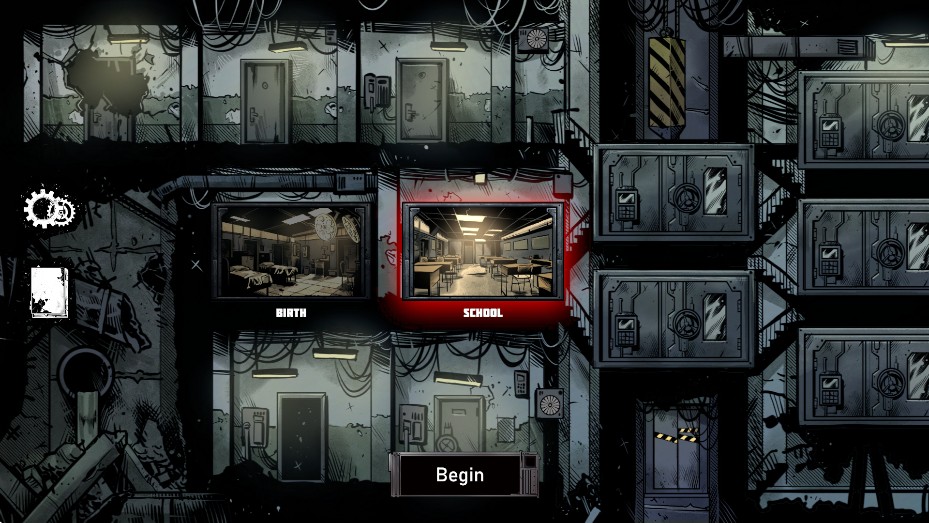Select the Birth level thumbnail
Image resolution: width=929 pixels, height=523 pixels.
[290, 251]
